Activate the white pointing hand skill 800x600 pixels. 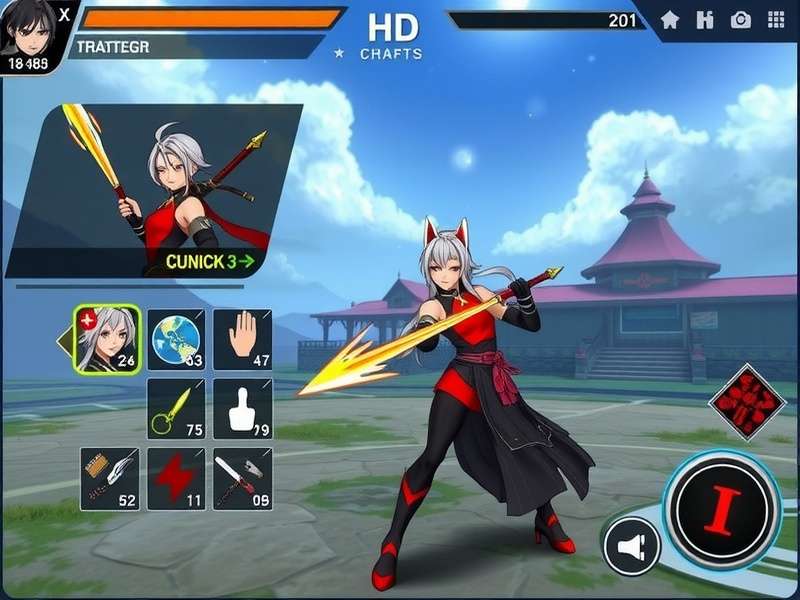click(242, 409)
